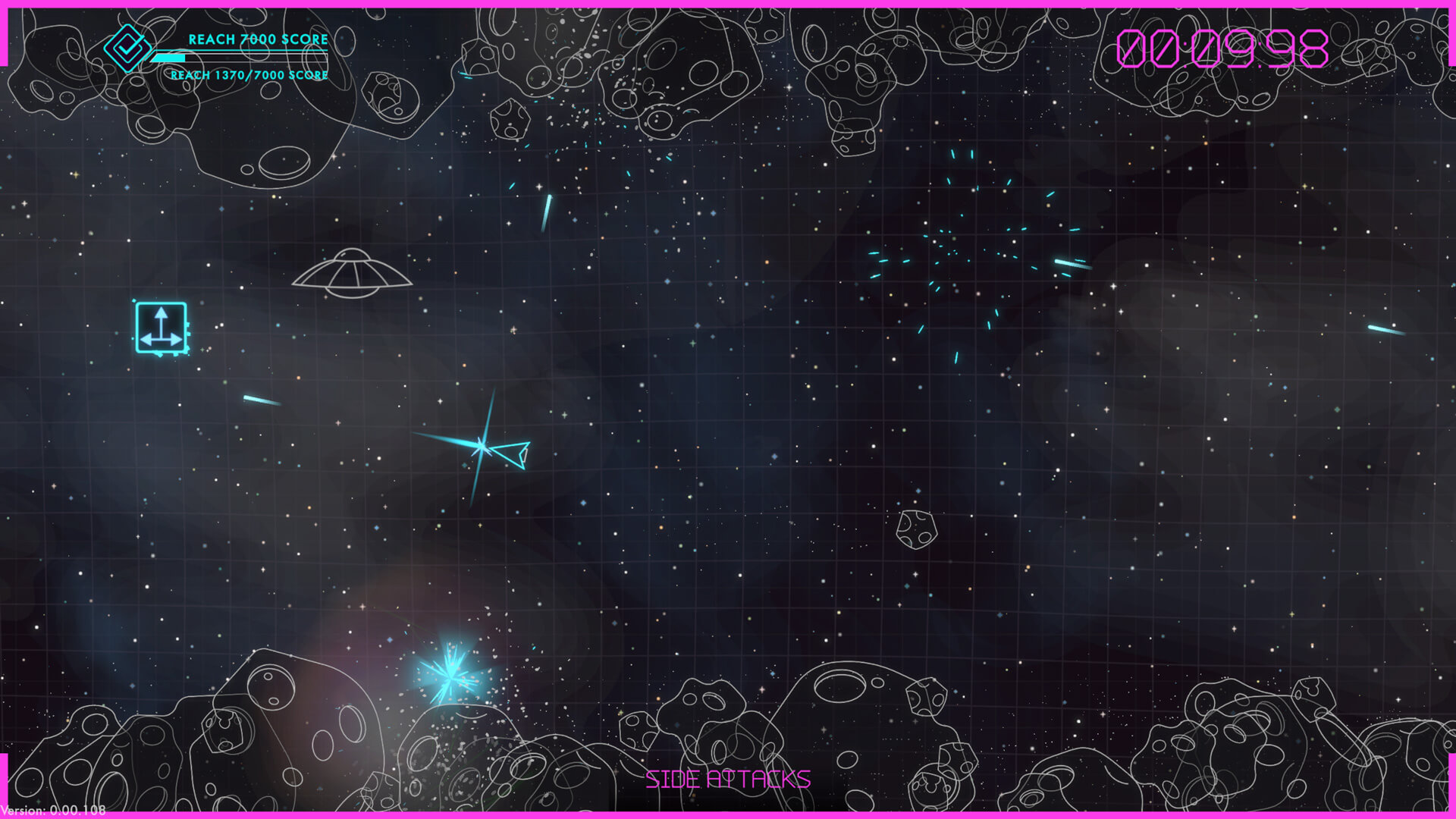Image resolution: width=1456 pixels, height=819 pixels.
Task: Select the cluster of cyan debris particles
Action: click(955, 235)
